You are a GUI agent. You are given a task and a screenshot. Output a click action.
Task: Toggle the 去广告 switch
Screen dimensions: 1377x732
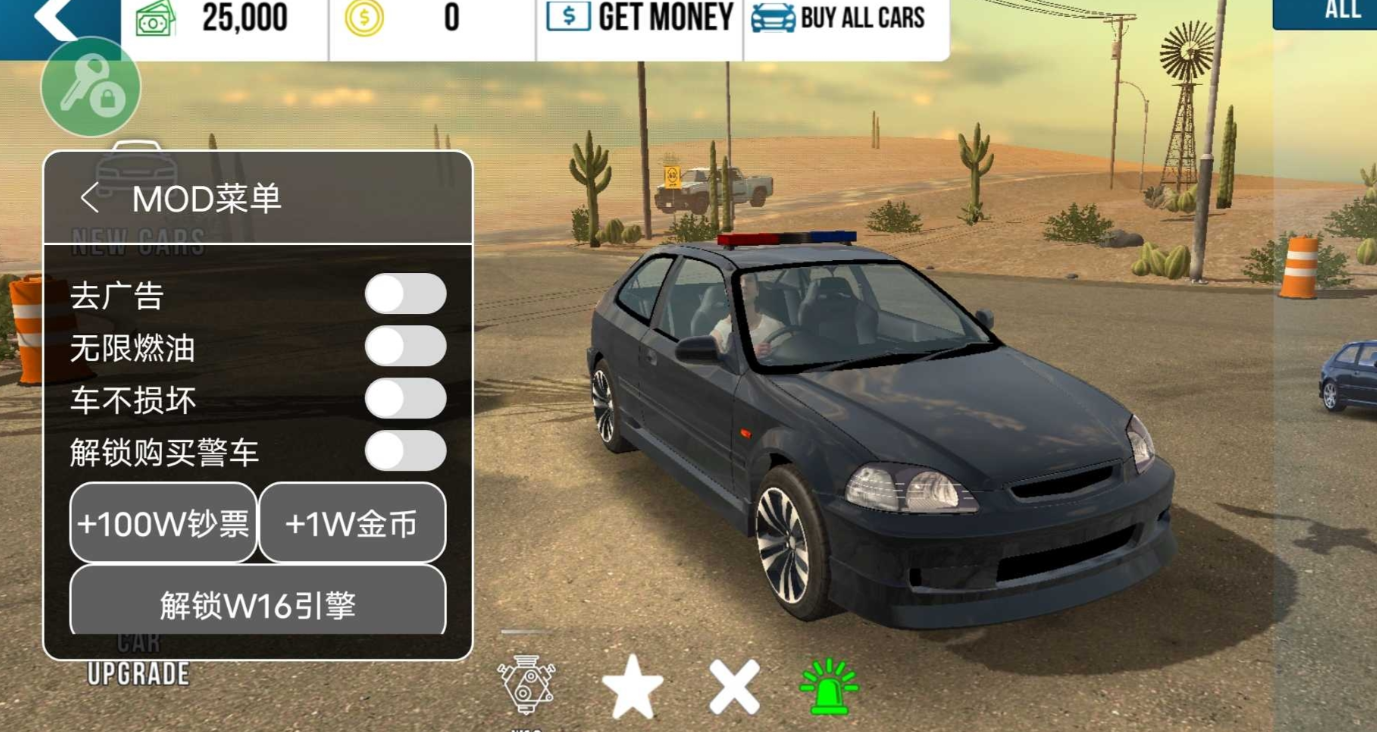[x=405, y=295]
